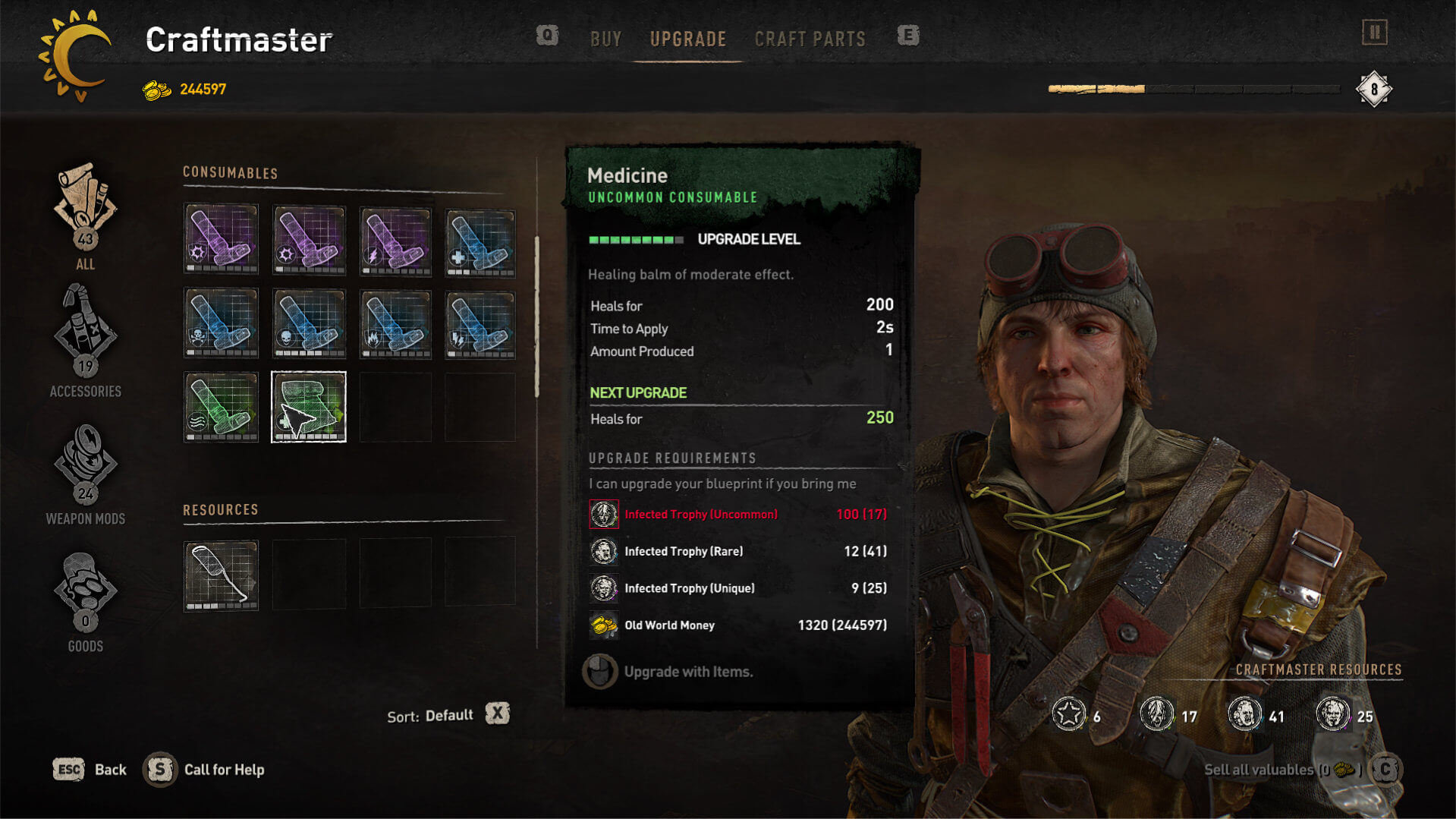Go Back from the Craftmaster
This screenshot has height=819, width=1456.
click(90, 770)
